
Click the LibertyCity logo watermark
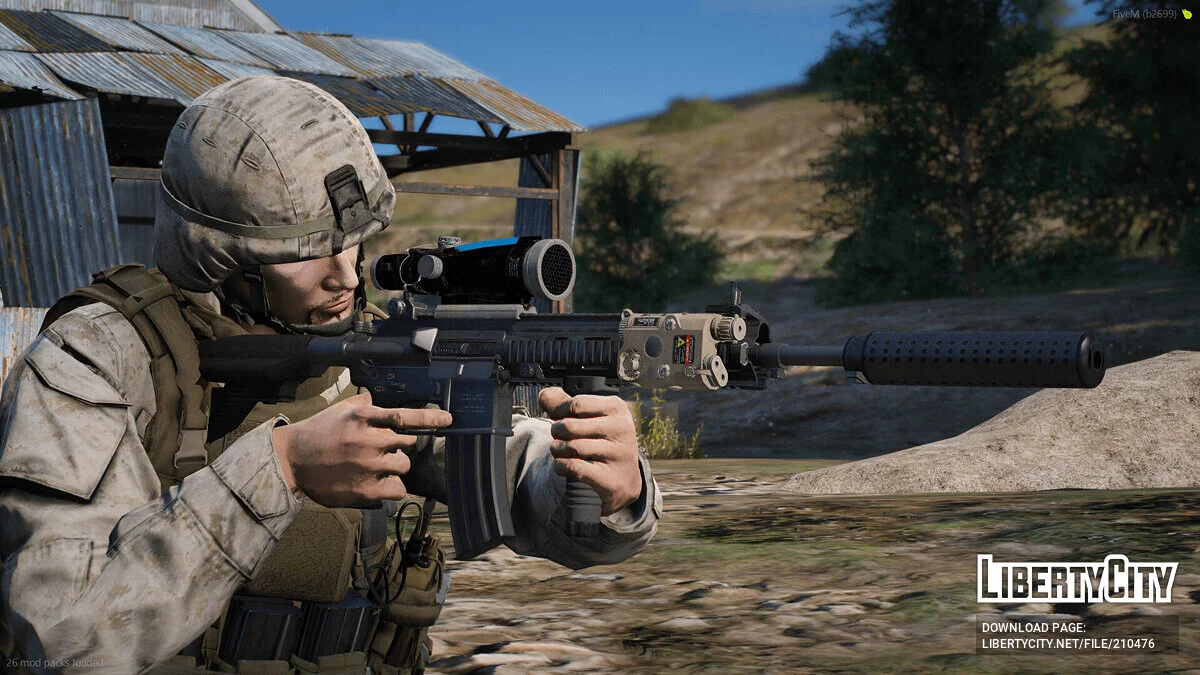[x=1077, y=579]
